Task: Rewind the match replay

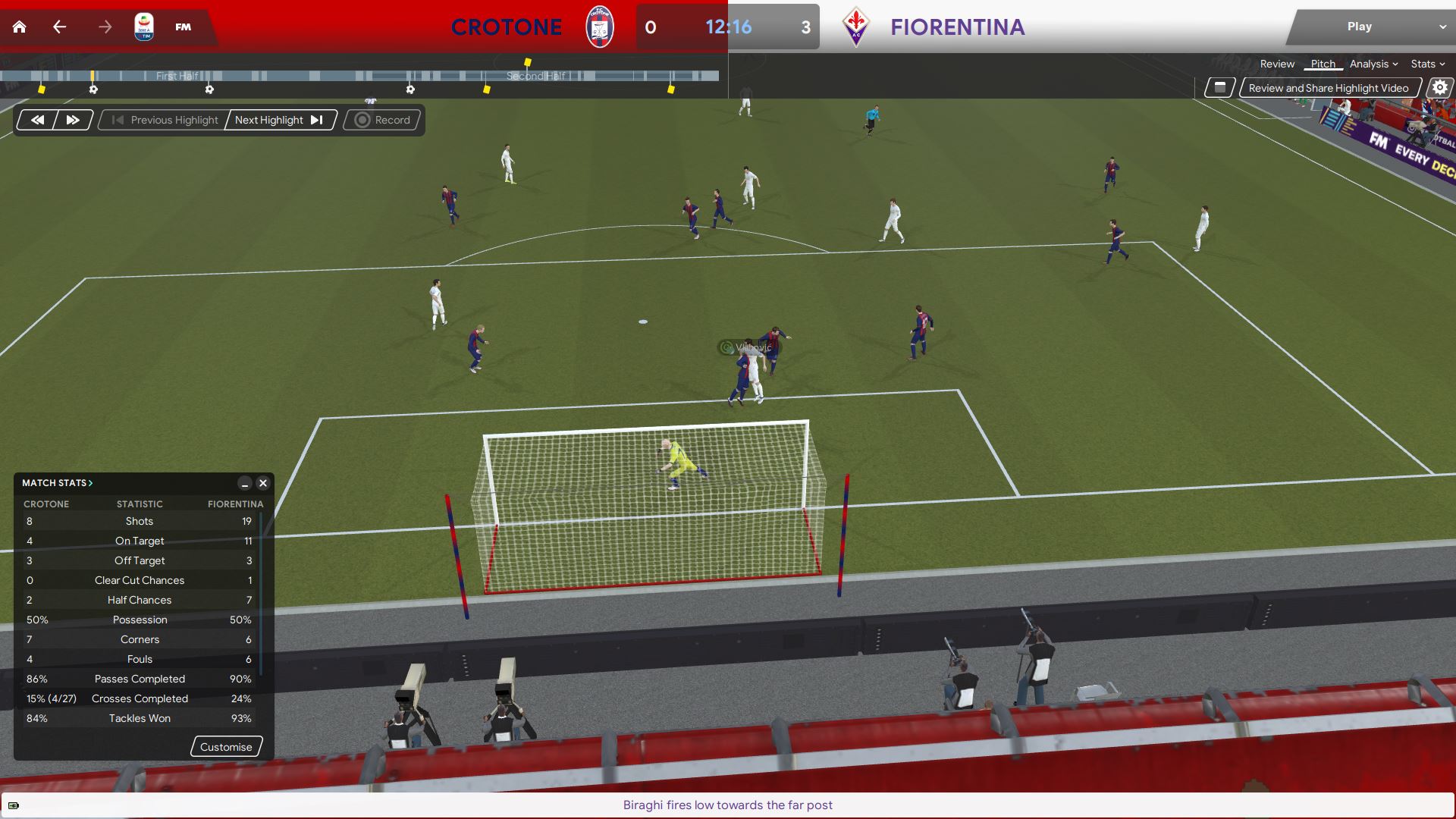Action: tap(37, 120)
